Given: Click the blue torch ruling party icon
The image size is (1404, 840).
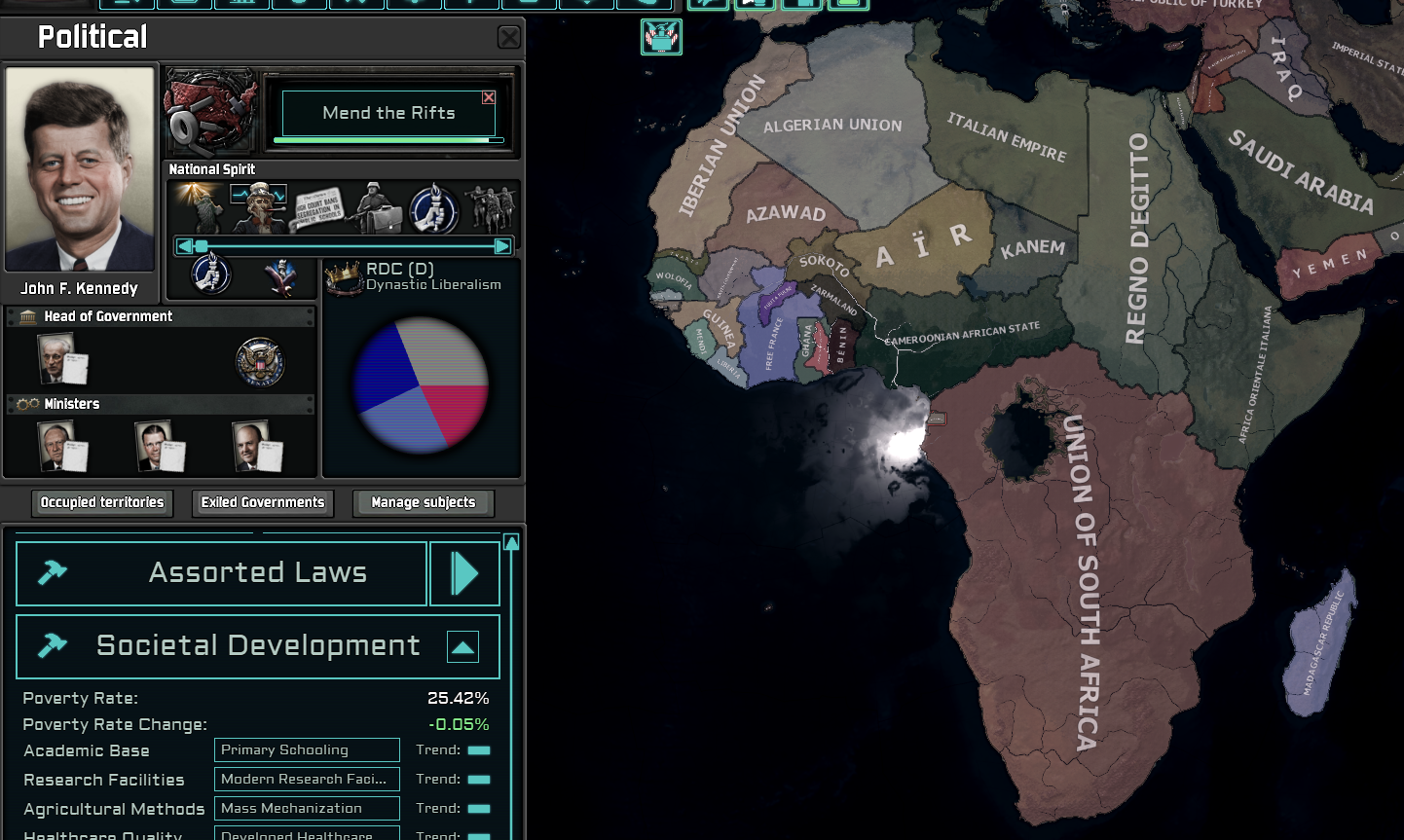Looking at the screenshot, I should pos(212,274).
